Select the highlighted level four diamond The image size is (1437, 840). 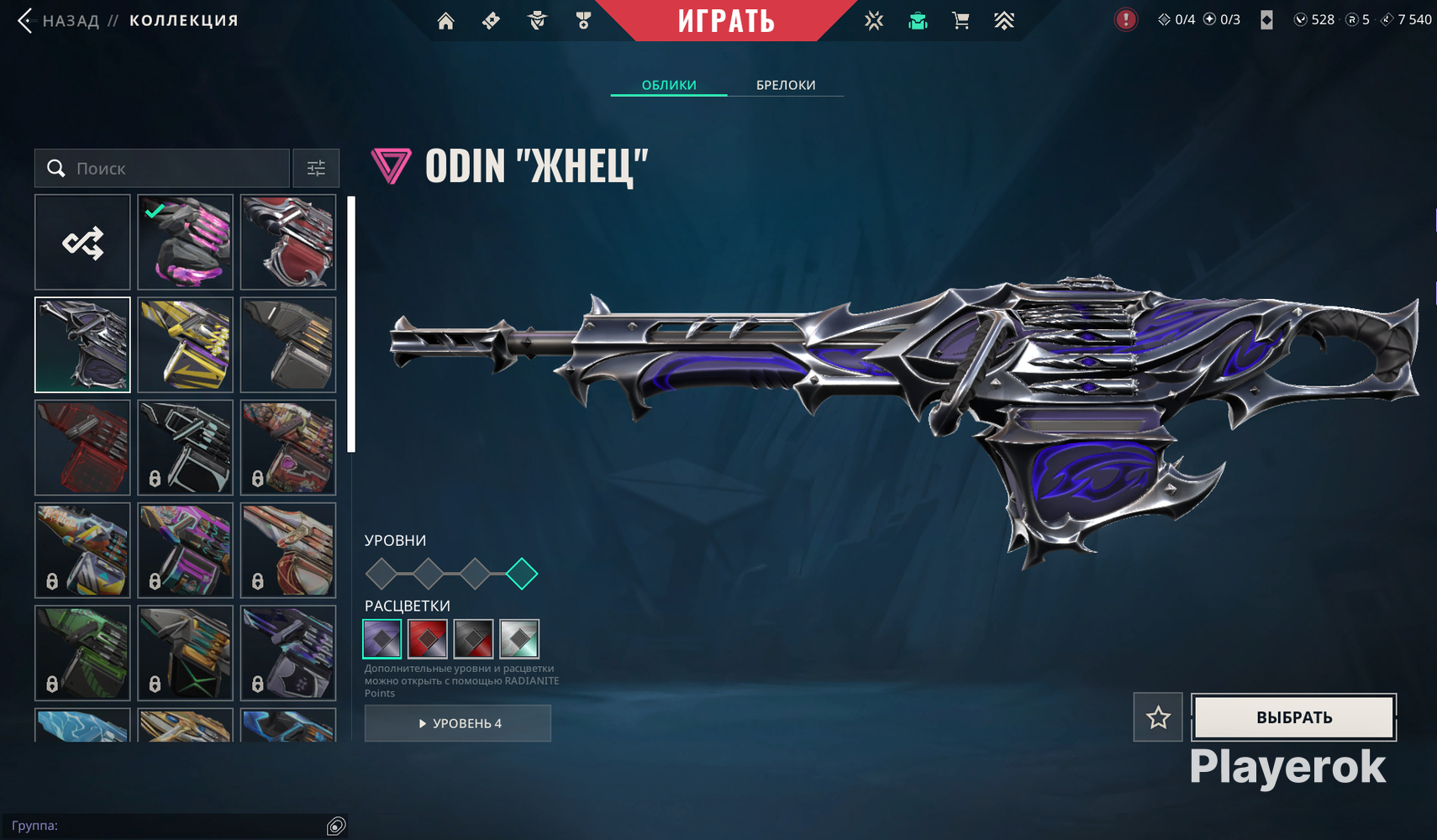point(522,574)
